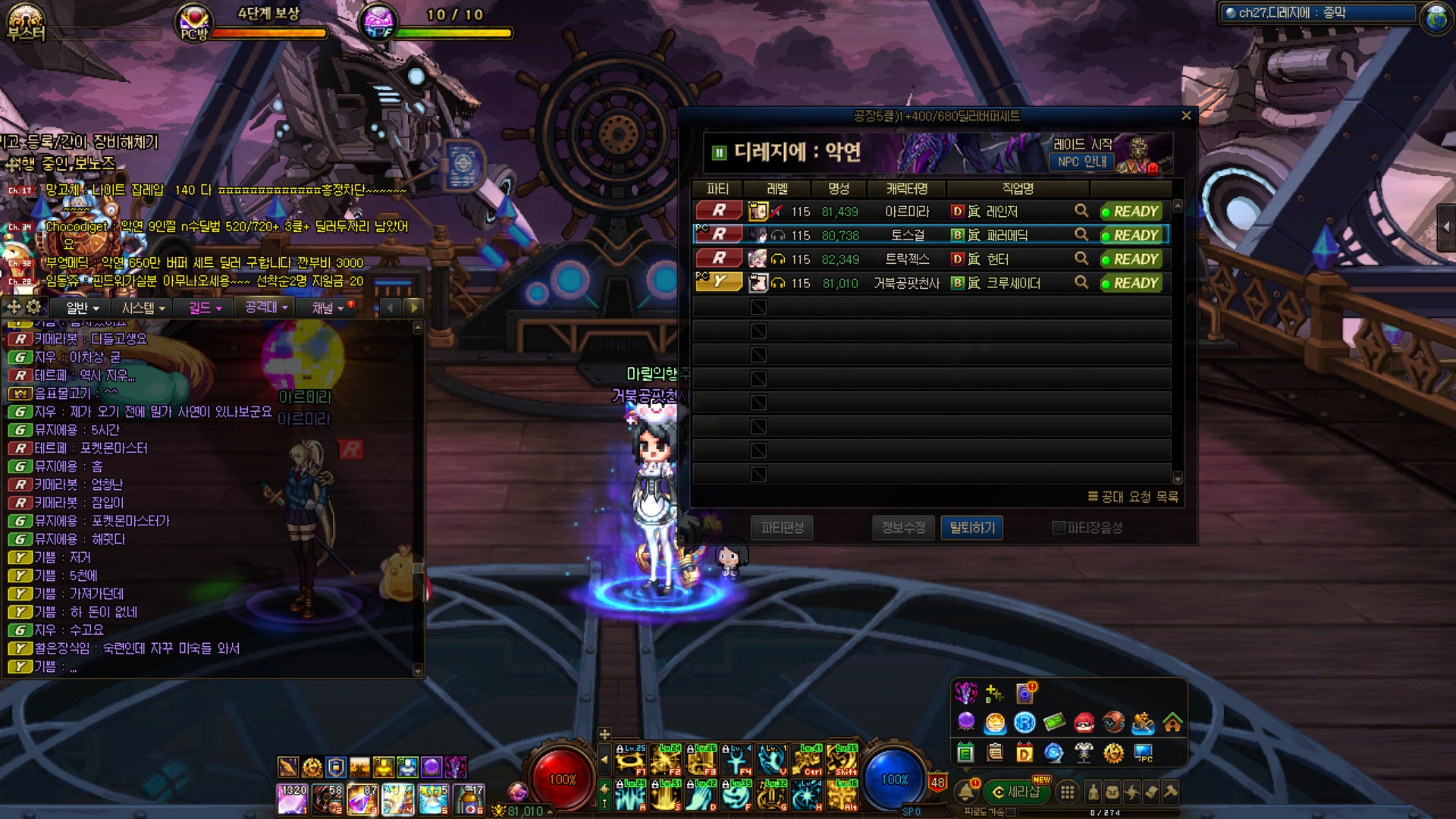This screenshot has height=819, width=1456.
Task: Inspect 아르미라 with the magnifier icon
Action: point(1081,211)
